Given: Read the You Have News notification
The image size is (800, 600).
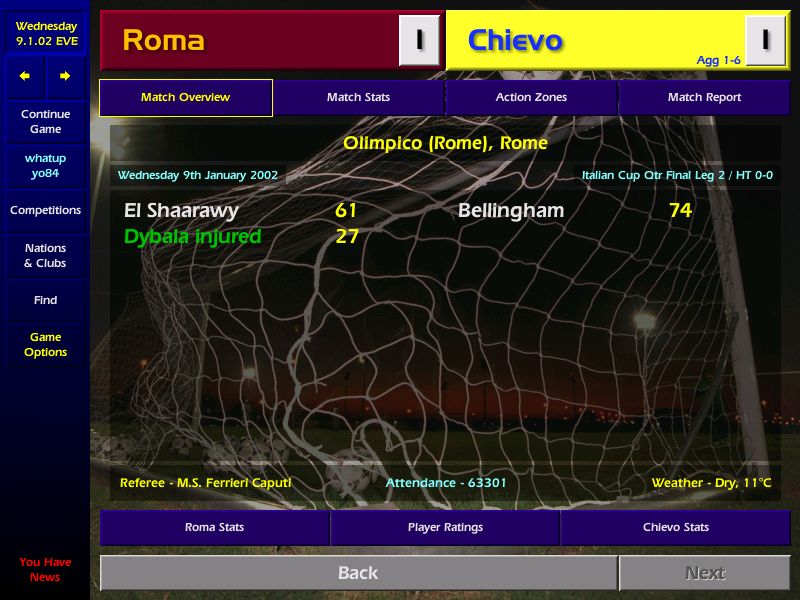Looking at the screenshot, I should tap(45, 569).
